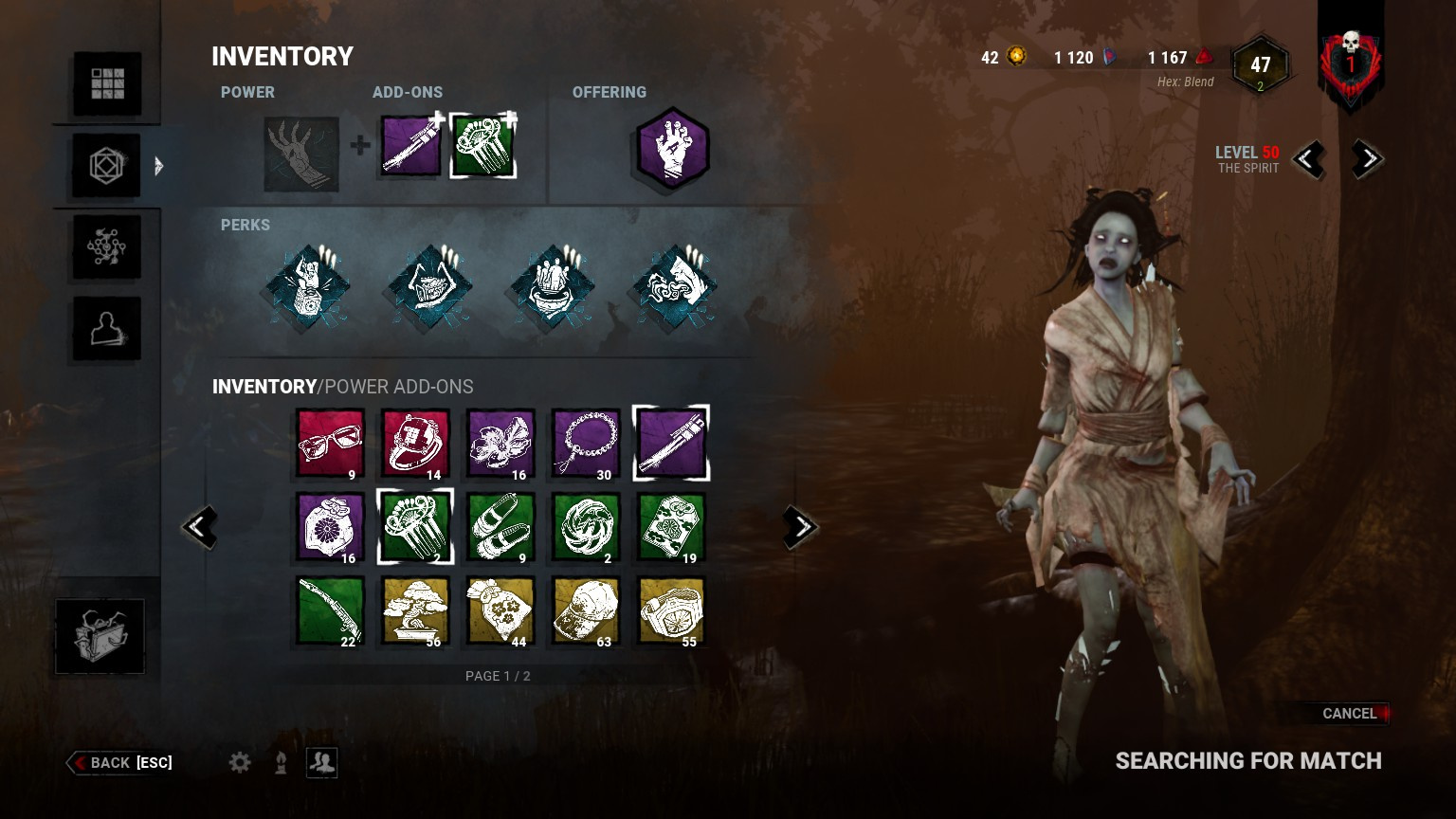Open the equipped green comb add-on slot
1456x819 pixels.
pyautogui.click(x=482, y=147)
